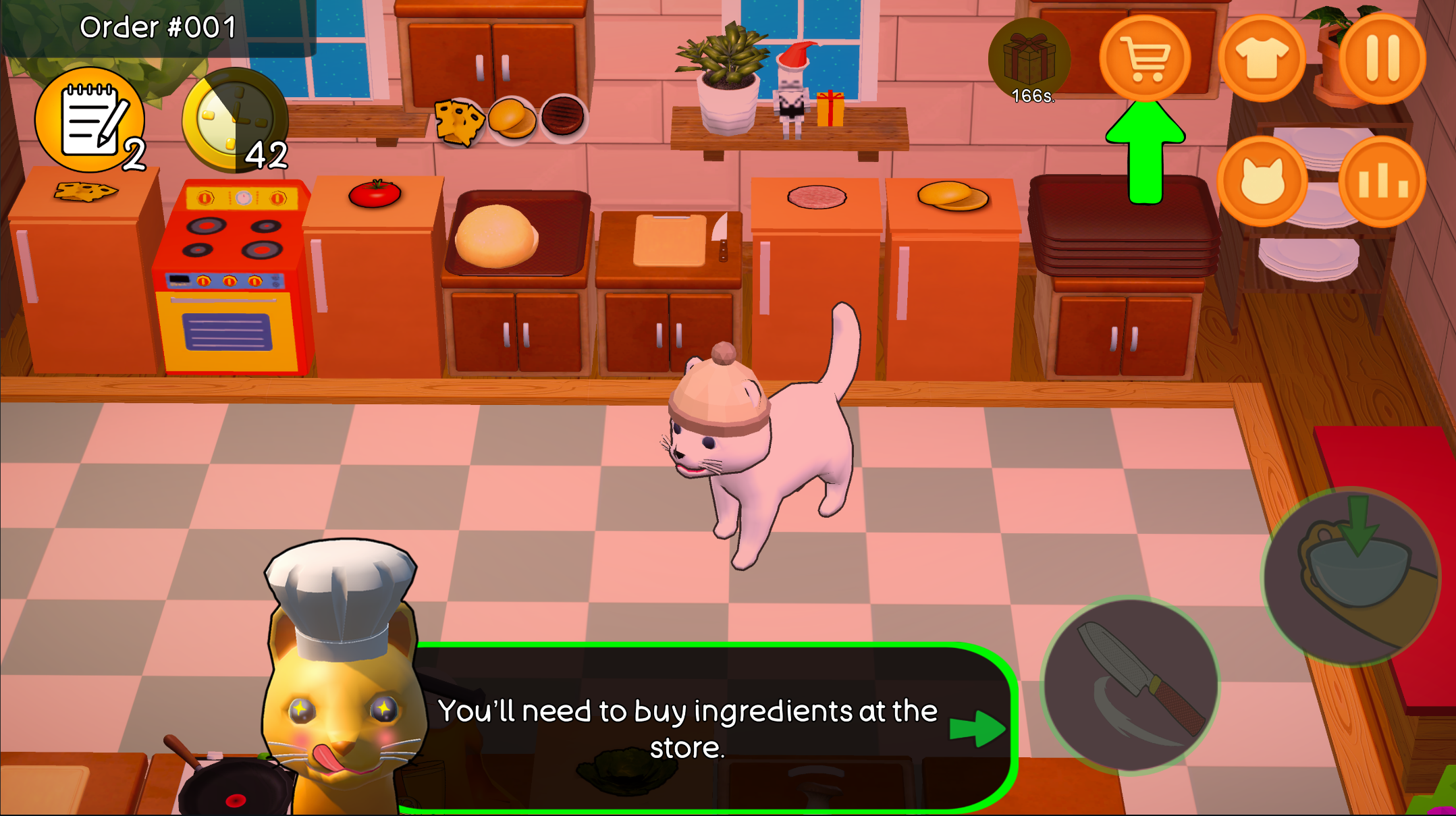This screenshot has height=816, width=1456.
Task: Tap the coin timer showing 42
Action: (x=235, y=120)
